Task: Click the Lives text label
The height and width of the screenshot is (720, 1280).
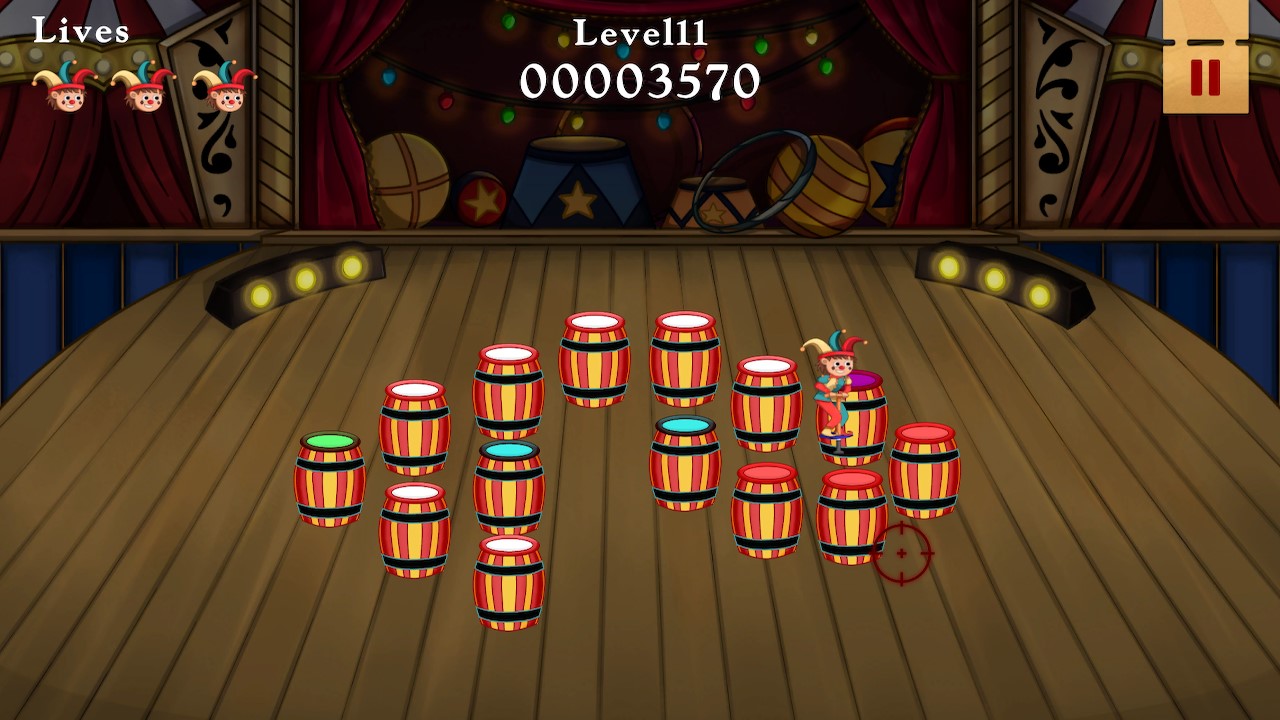Action: pos(80,30)
